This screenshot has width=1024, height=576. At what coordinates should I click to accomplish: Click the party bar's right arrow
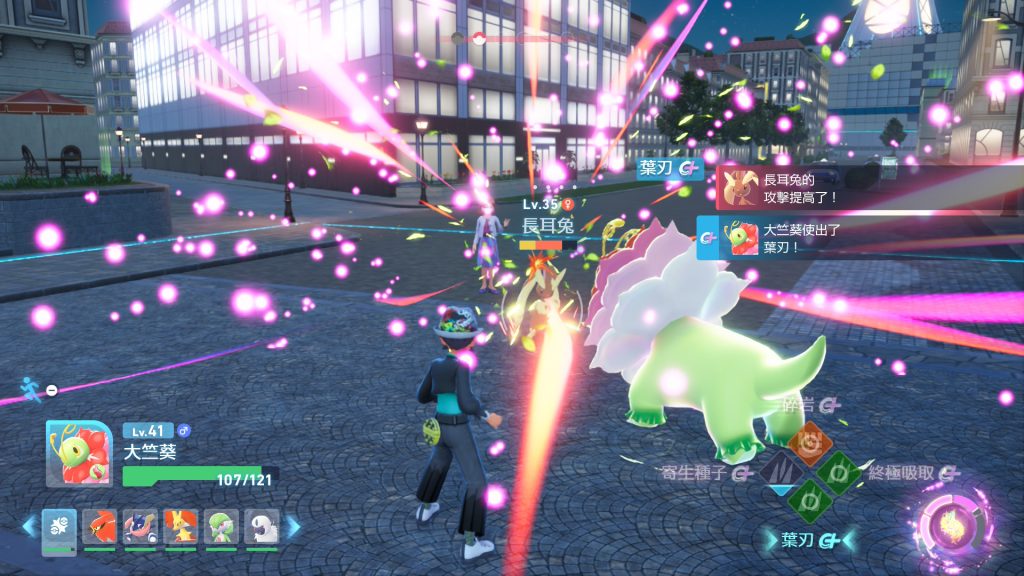293,526
